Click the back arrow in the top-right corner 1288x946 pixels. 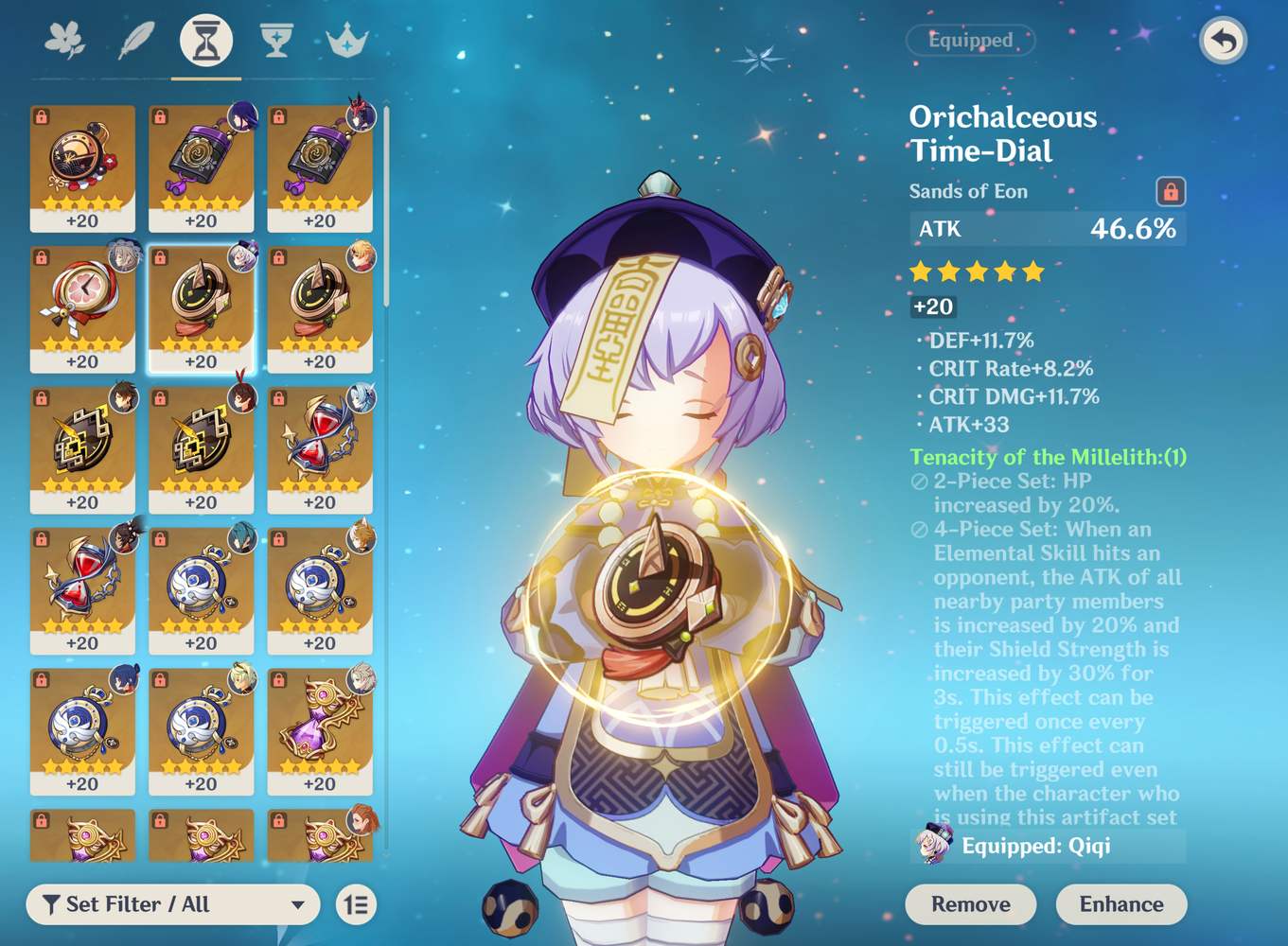click(x=1223, y=41)
